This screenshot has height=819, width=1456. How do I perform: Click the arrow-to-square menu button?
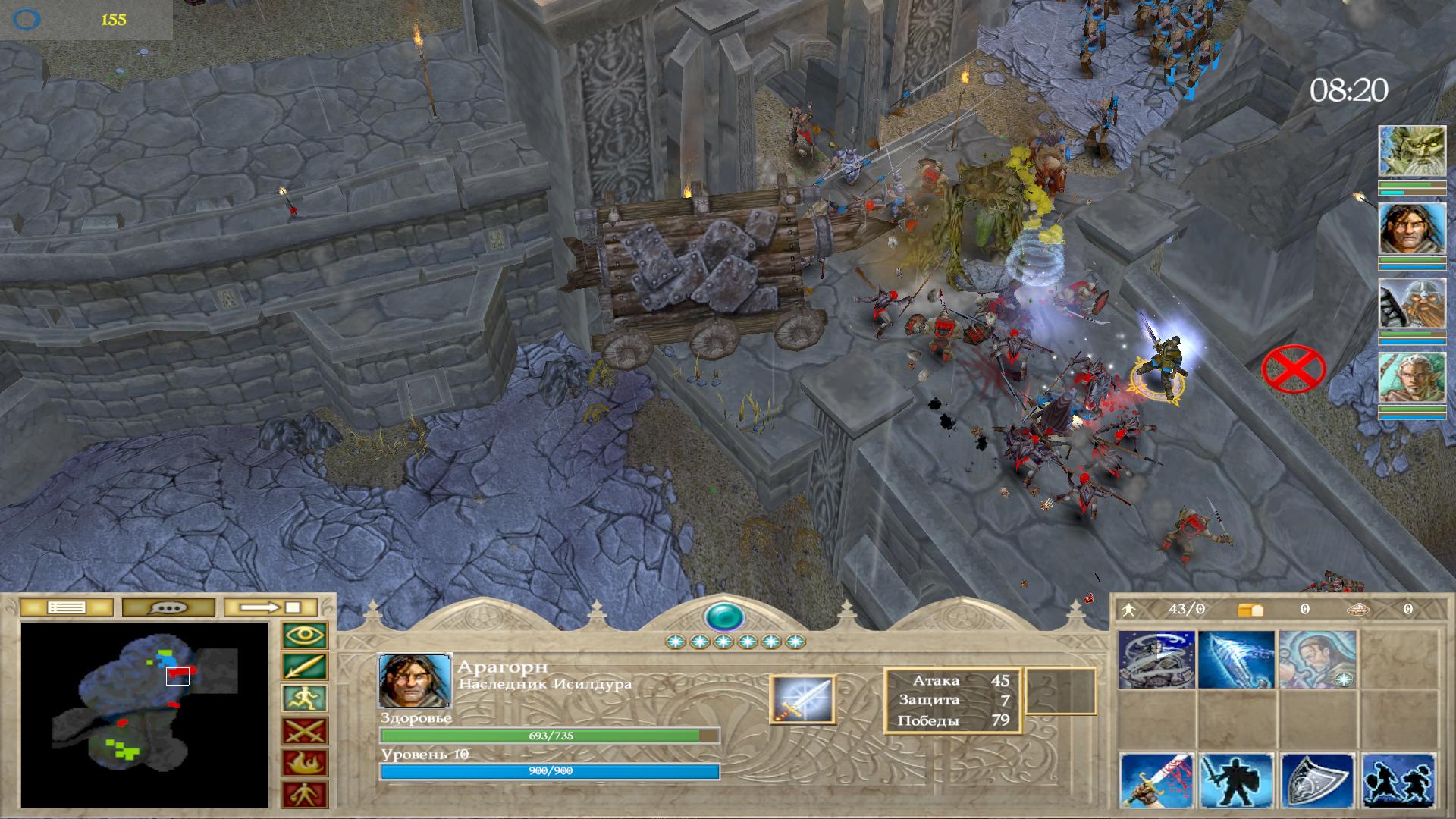tap(271, 607)
